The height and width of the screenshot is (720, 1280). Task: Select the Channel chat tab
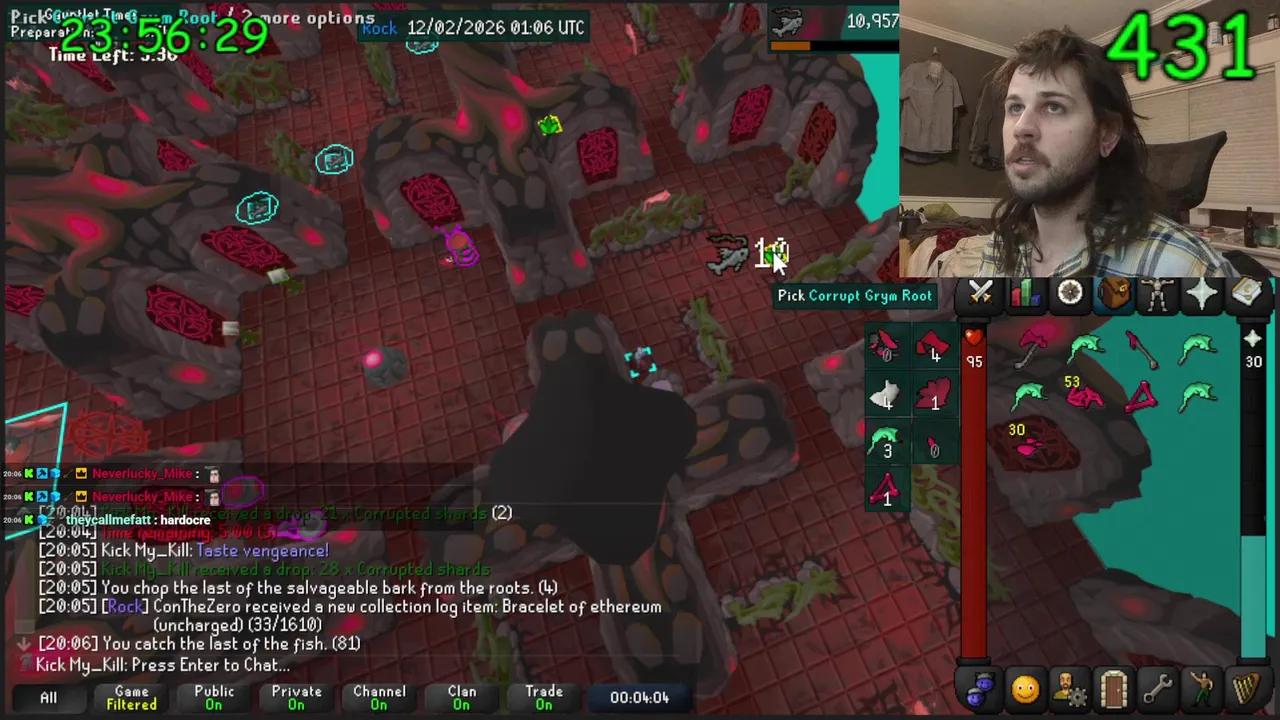click(x=379, y=697)
